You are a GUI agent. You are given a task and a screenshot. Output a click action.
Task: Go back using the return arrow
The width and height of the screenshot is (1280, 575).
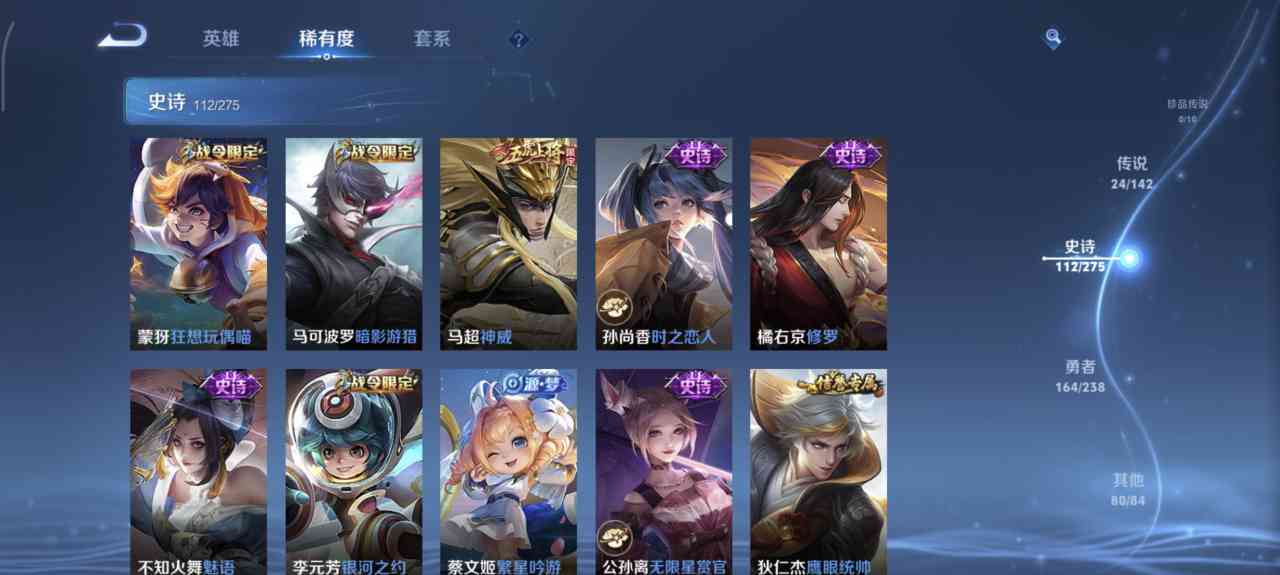pos(123,37)
